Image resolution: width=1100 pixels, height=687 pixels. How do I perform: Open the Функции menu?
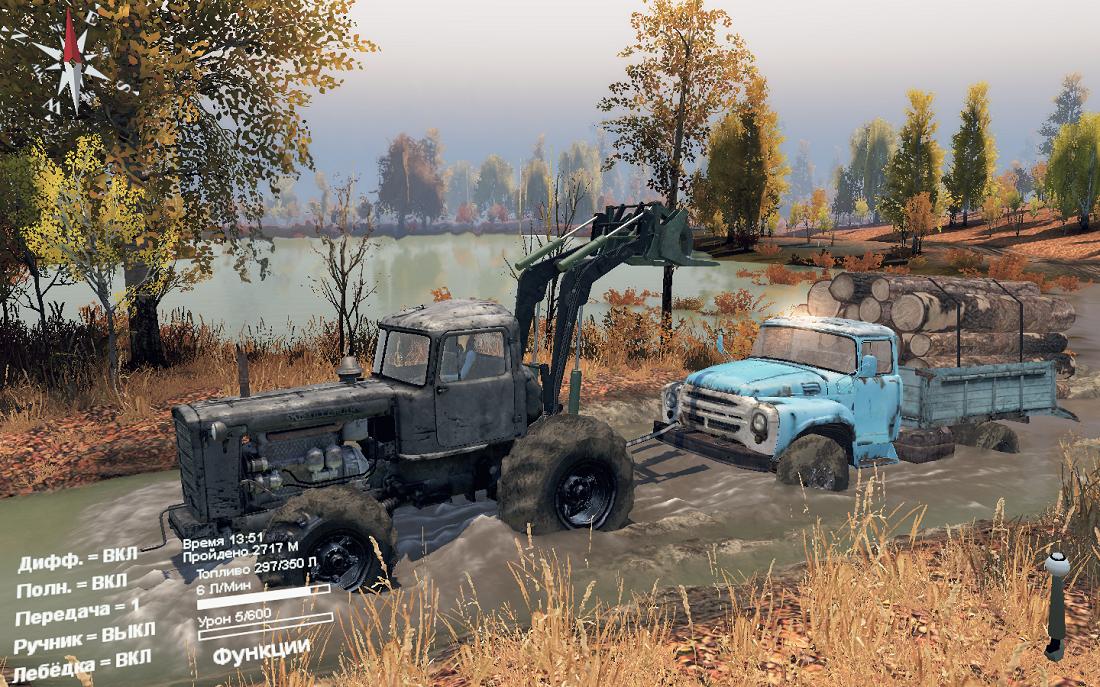tap(261, 648)
